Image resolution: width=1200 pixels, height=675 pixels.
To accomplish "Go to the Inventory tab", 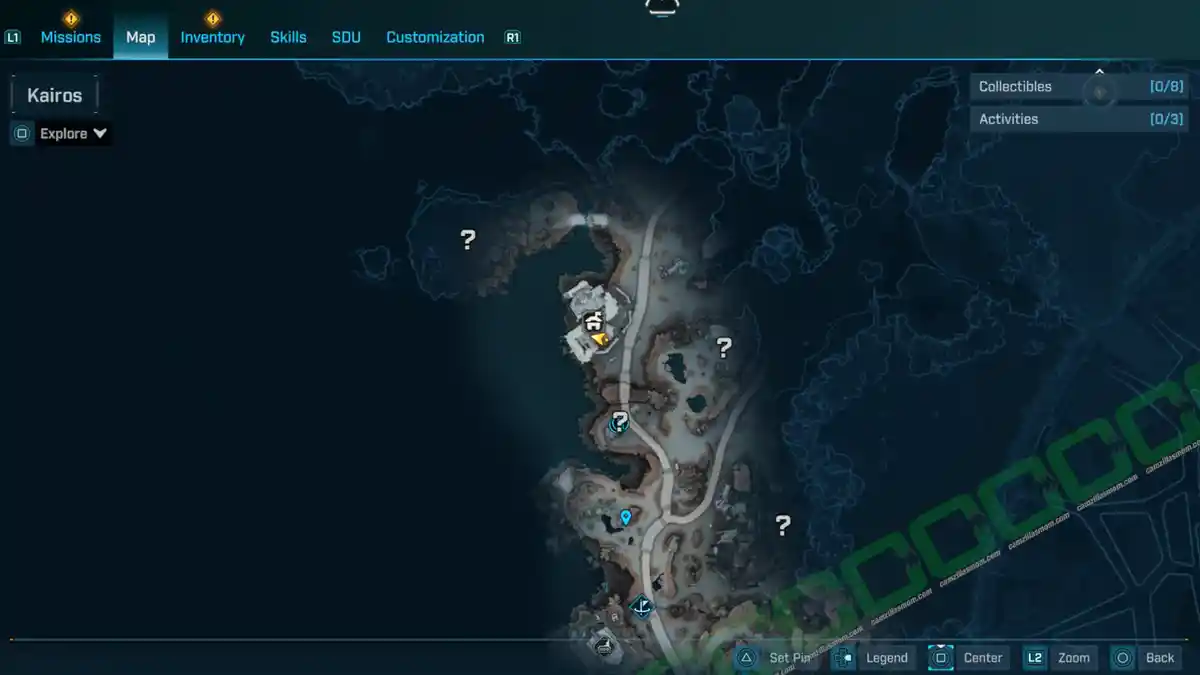I will [212, 37].
